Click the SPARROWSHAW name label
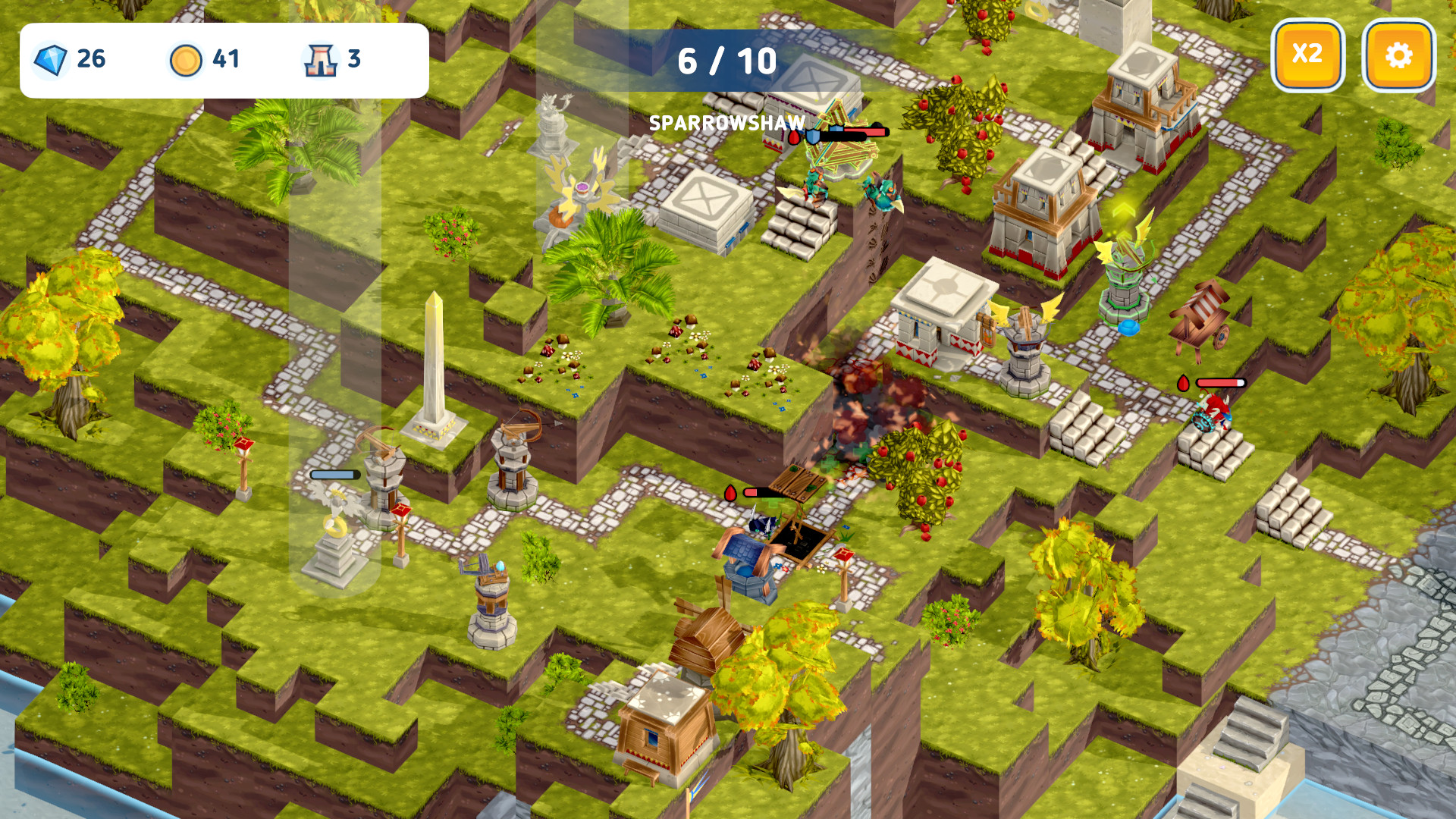 coord(726,123)
